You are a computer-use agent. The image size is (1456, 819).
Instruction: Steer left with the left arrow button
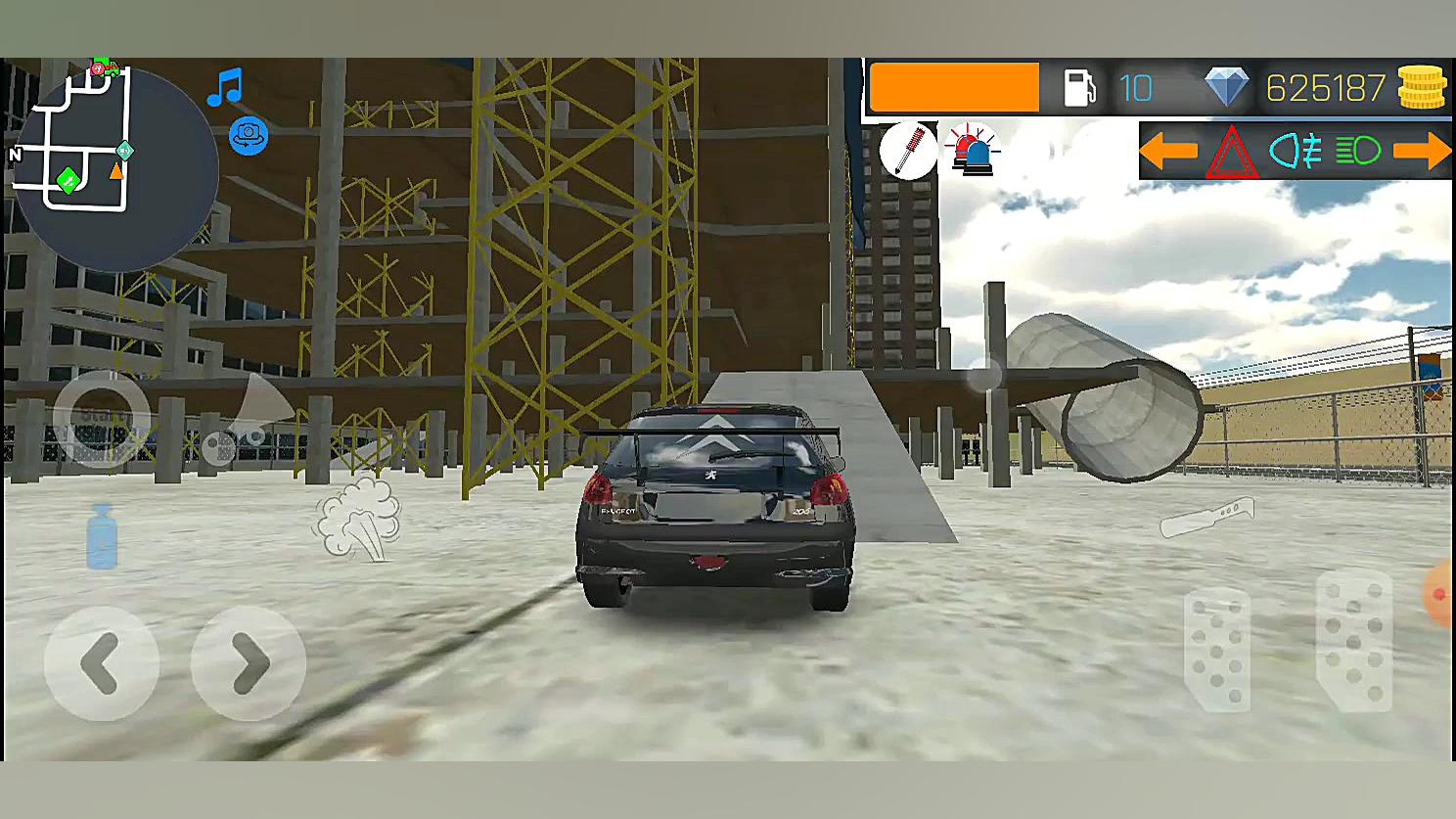click(x=101, y=663)
